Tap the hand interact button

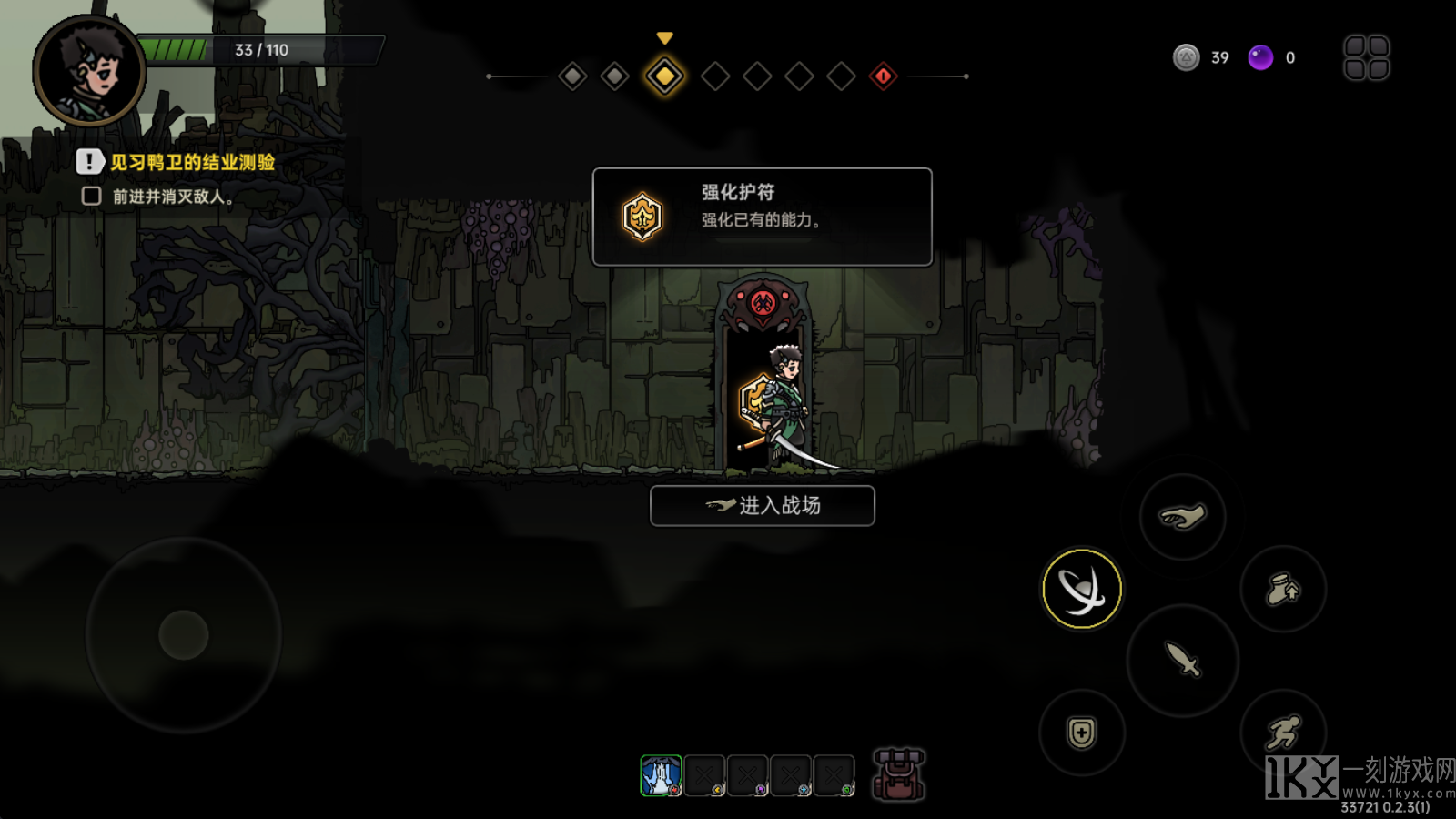click(x=1182, y=517)
